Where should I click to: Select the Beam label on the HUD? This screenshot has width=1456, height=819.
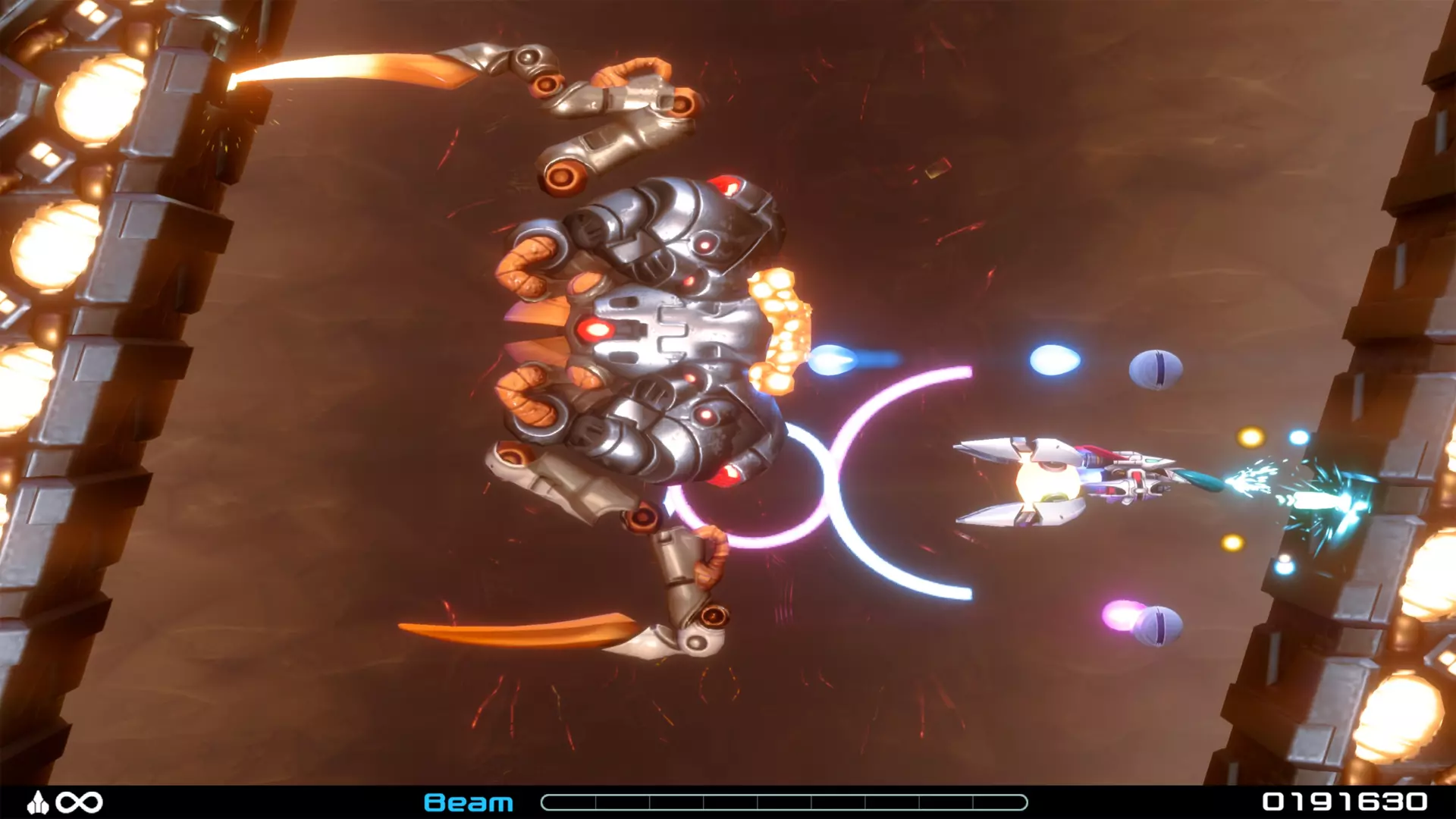(468, 802)
